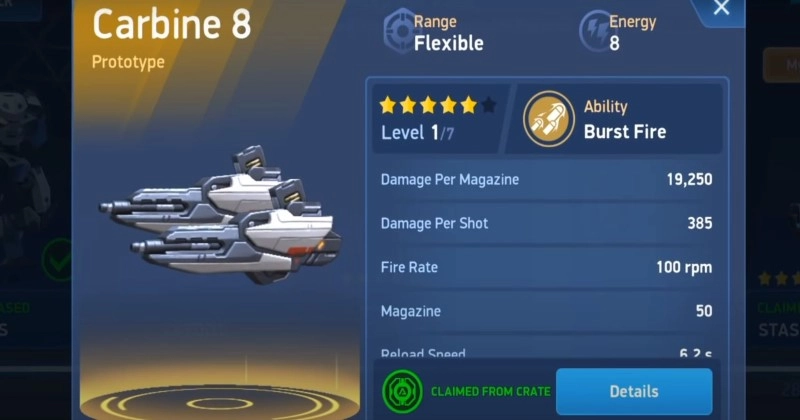This screenshot has height=420, width=800.
Task: Select the Burst Fire ability icon
Action: coord(549,119)
